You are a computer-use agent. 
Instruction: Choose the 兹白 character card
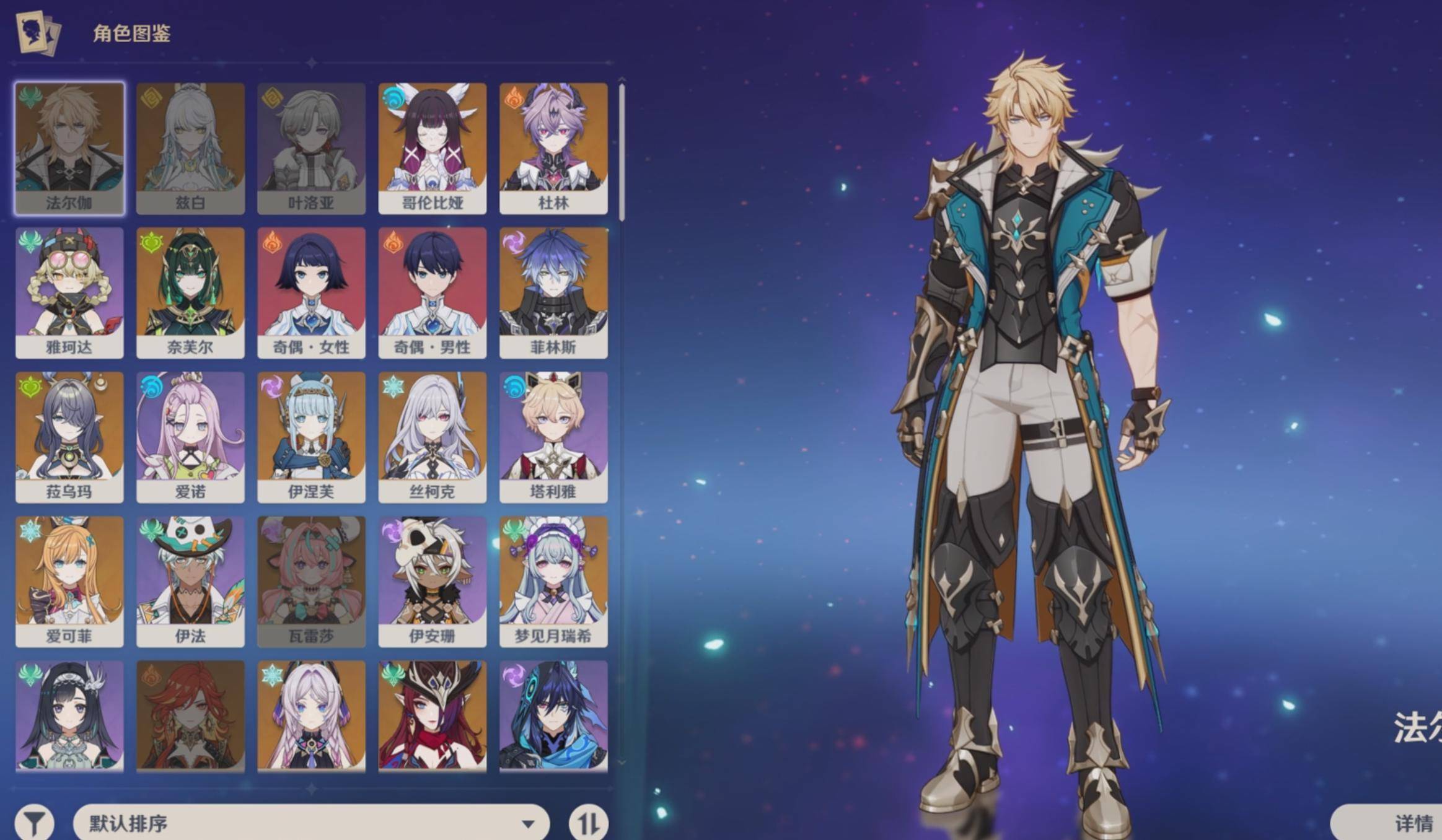190,149
